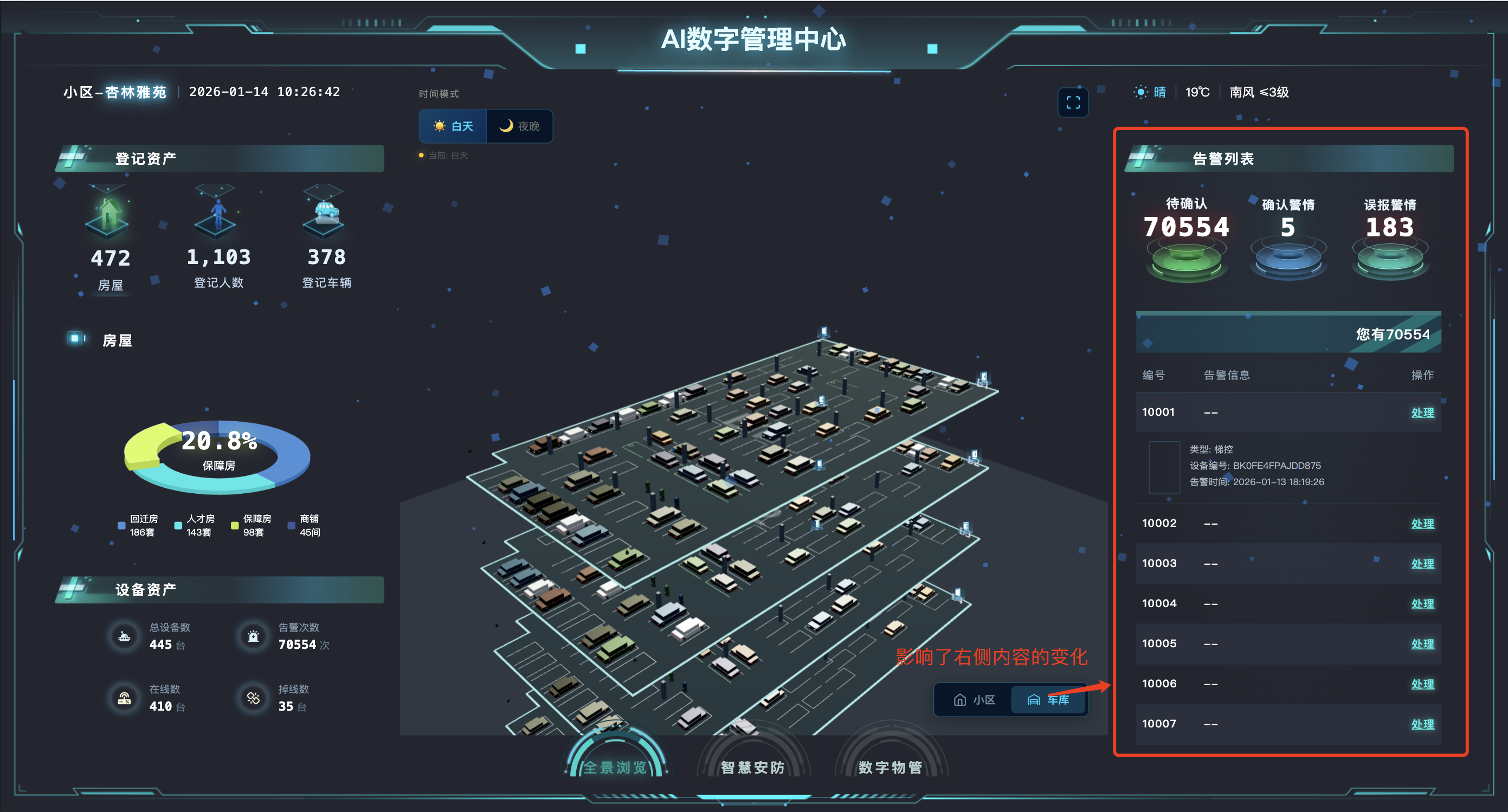
Task: Click 处理 on alarm row 10003
Action: 1422,563
